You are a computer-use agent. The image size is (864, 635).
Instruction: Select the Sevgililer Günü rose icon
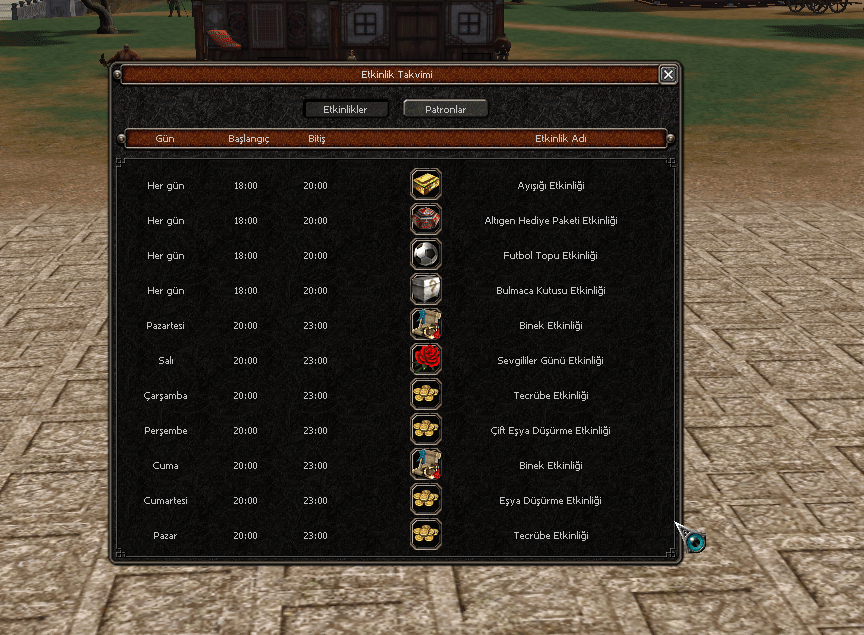426,360
